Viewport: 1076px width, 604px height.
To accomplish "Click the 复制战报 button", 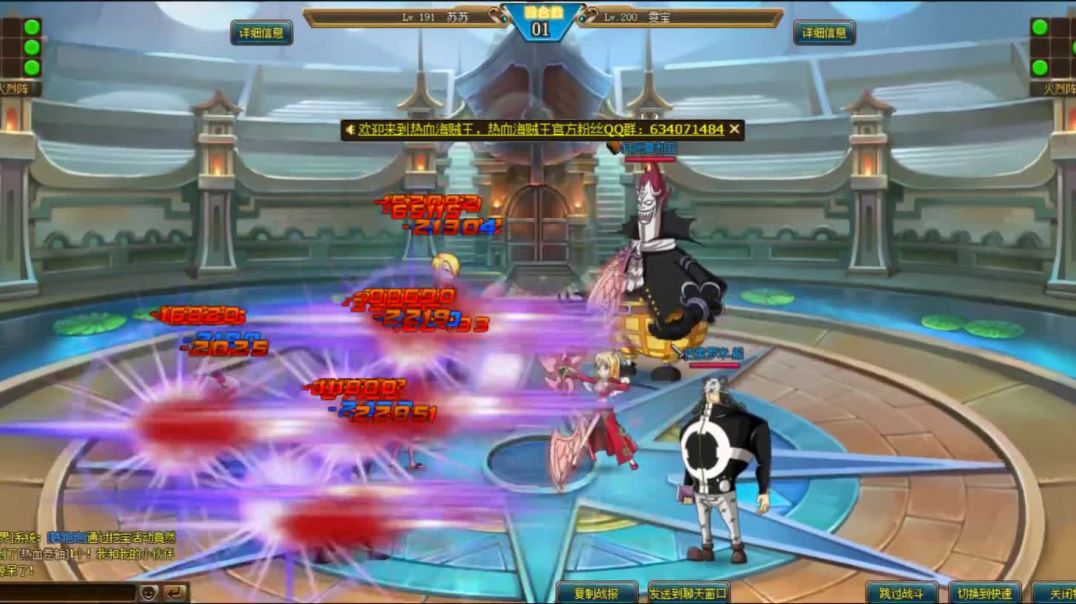I will pos(597,593).
